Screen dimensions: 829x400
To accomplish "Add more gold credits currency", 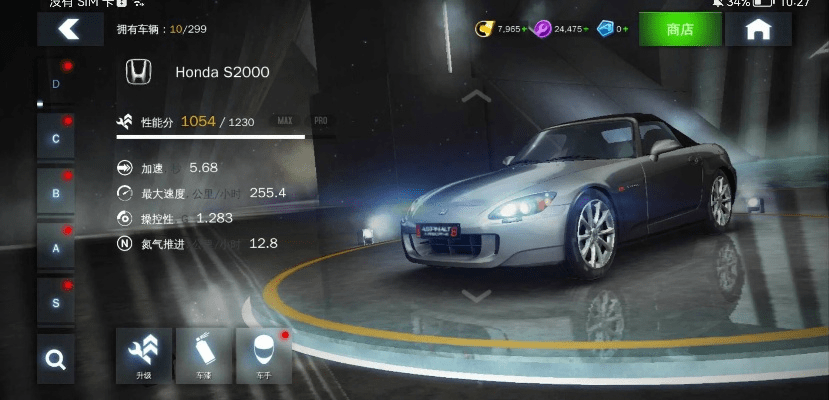I will point(526,30).
